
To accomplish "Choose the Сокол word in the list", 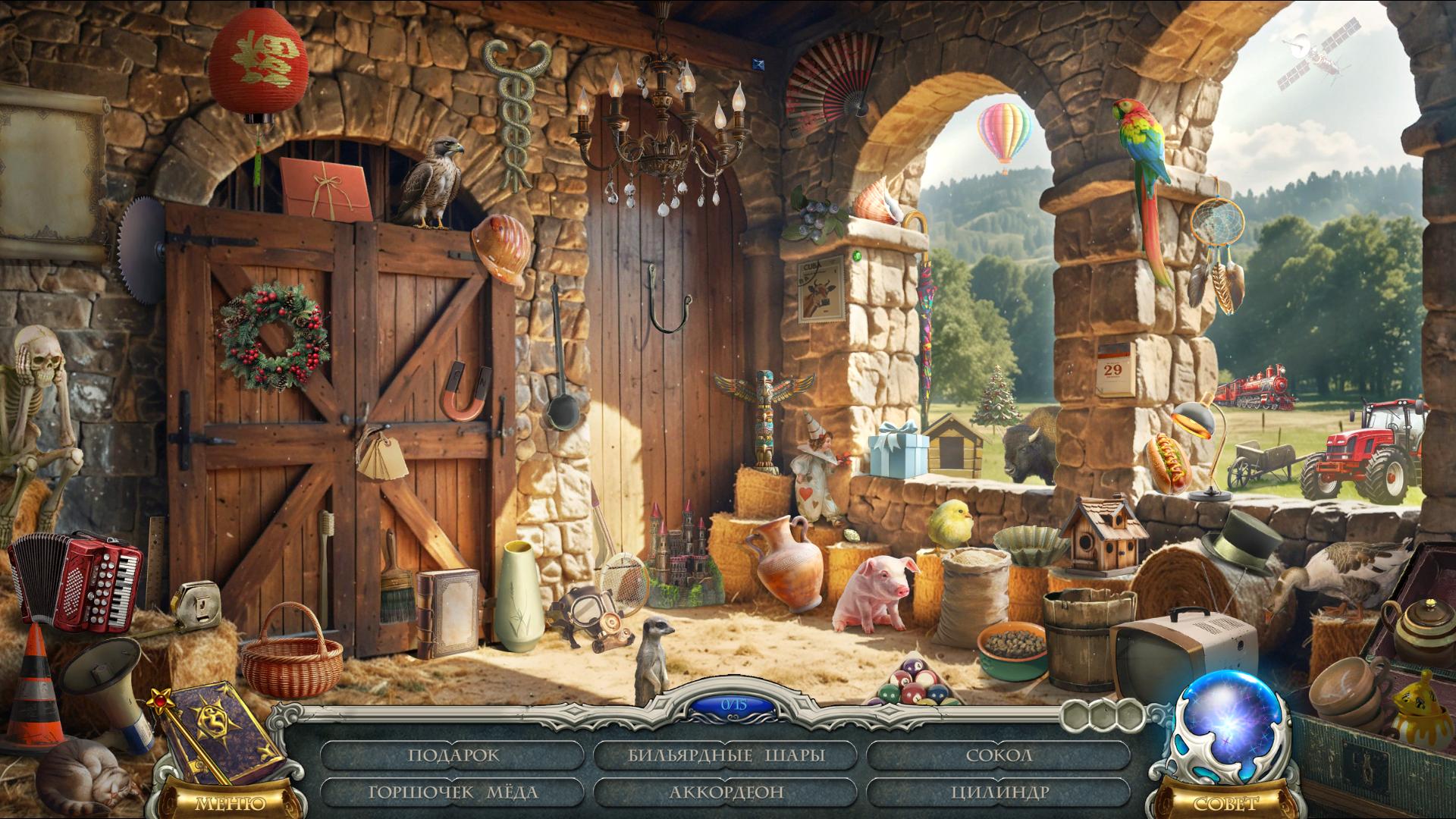I will click(x=999, y=755).
